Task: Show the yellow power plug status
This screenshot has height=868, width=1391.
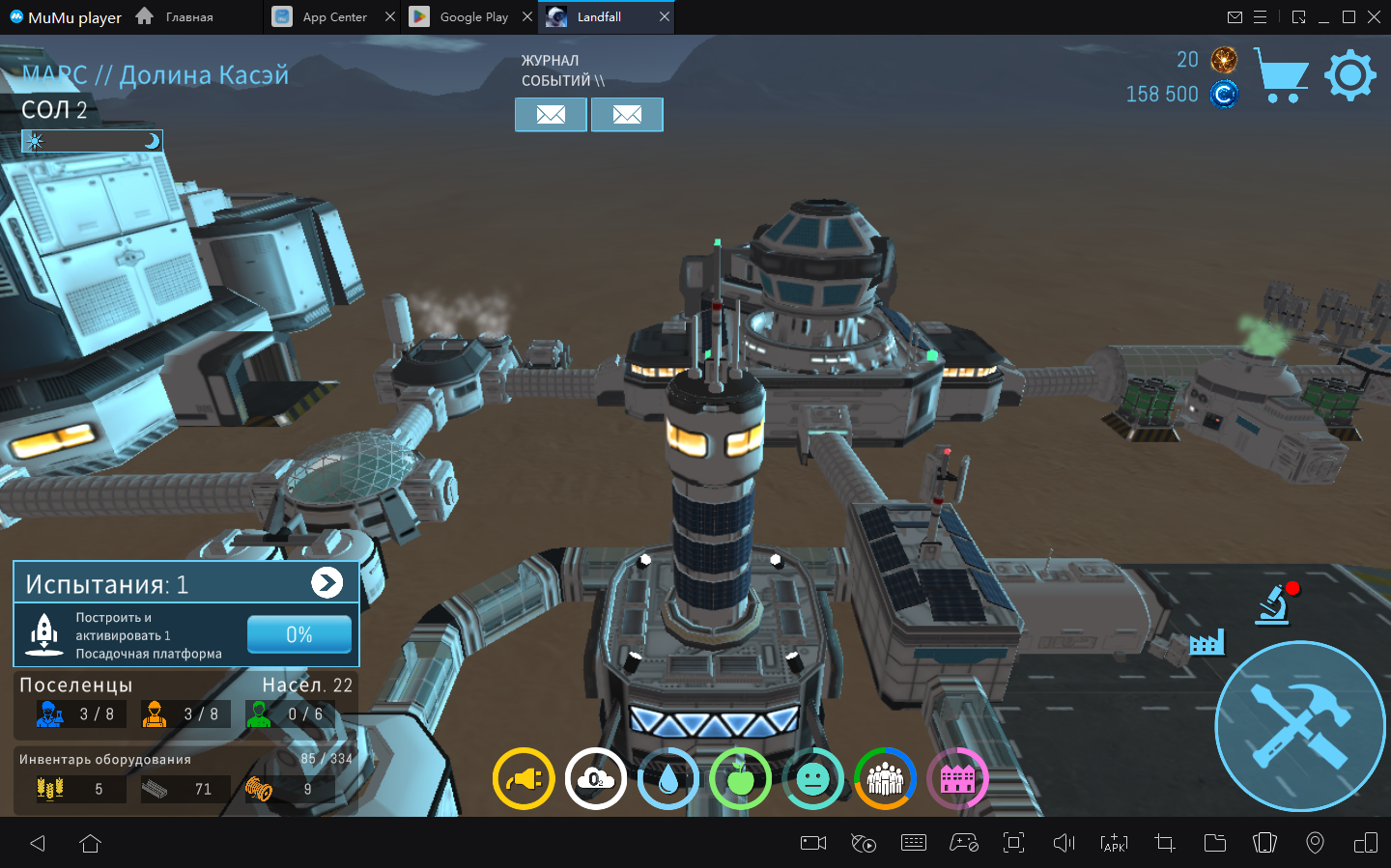Action: point(524,778)
